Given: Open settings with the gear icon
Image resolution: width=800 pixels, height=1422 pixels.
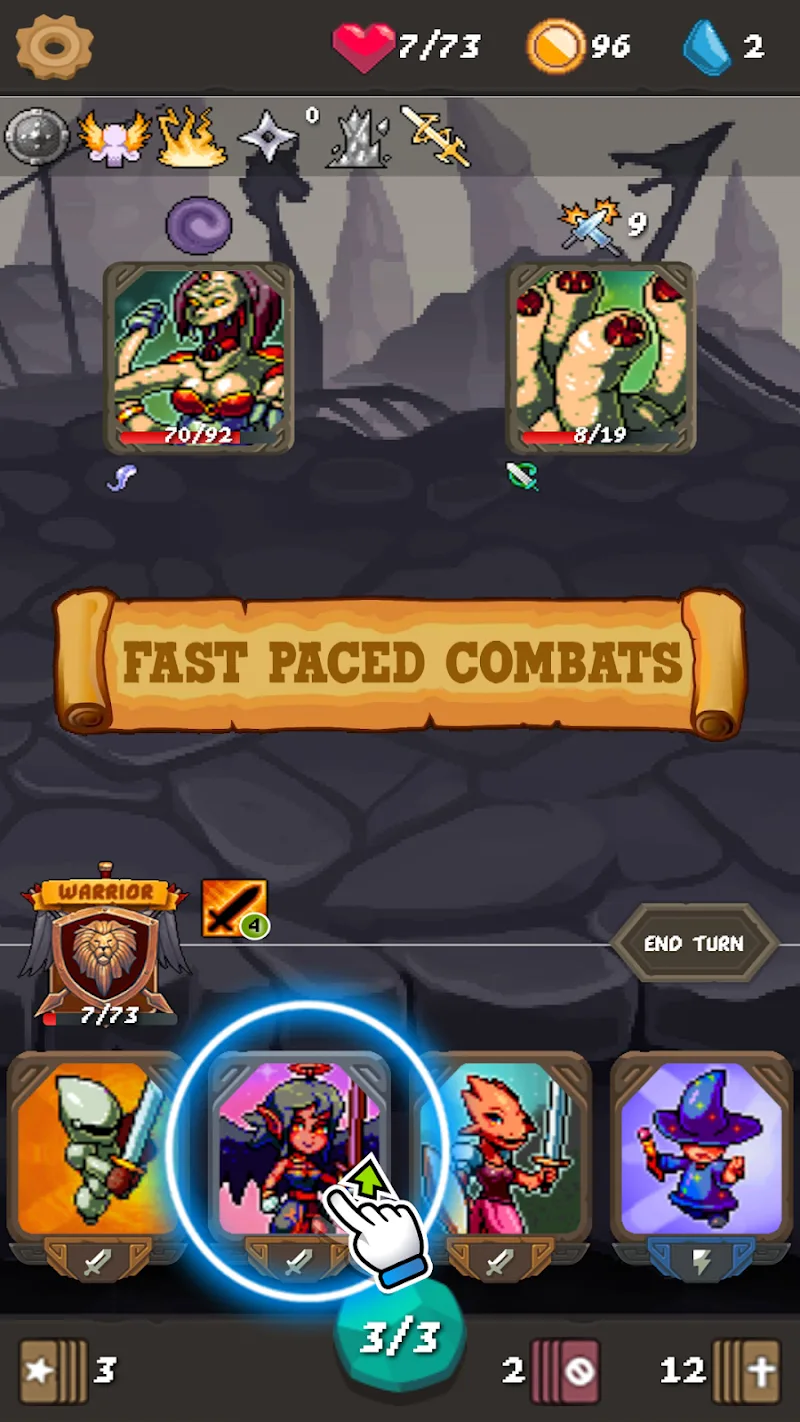Looking at the screenshot, I should tap(54, 46).
